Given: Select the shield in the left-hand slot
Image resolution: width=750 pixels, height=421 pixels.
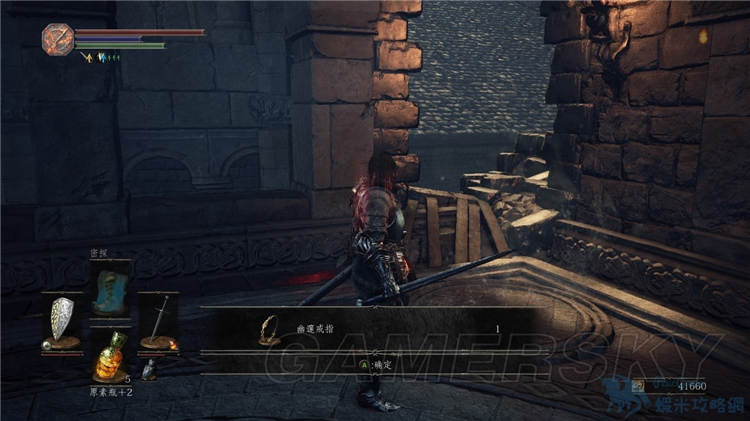Looking at the screenshot, I should 62,321.
